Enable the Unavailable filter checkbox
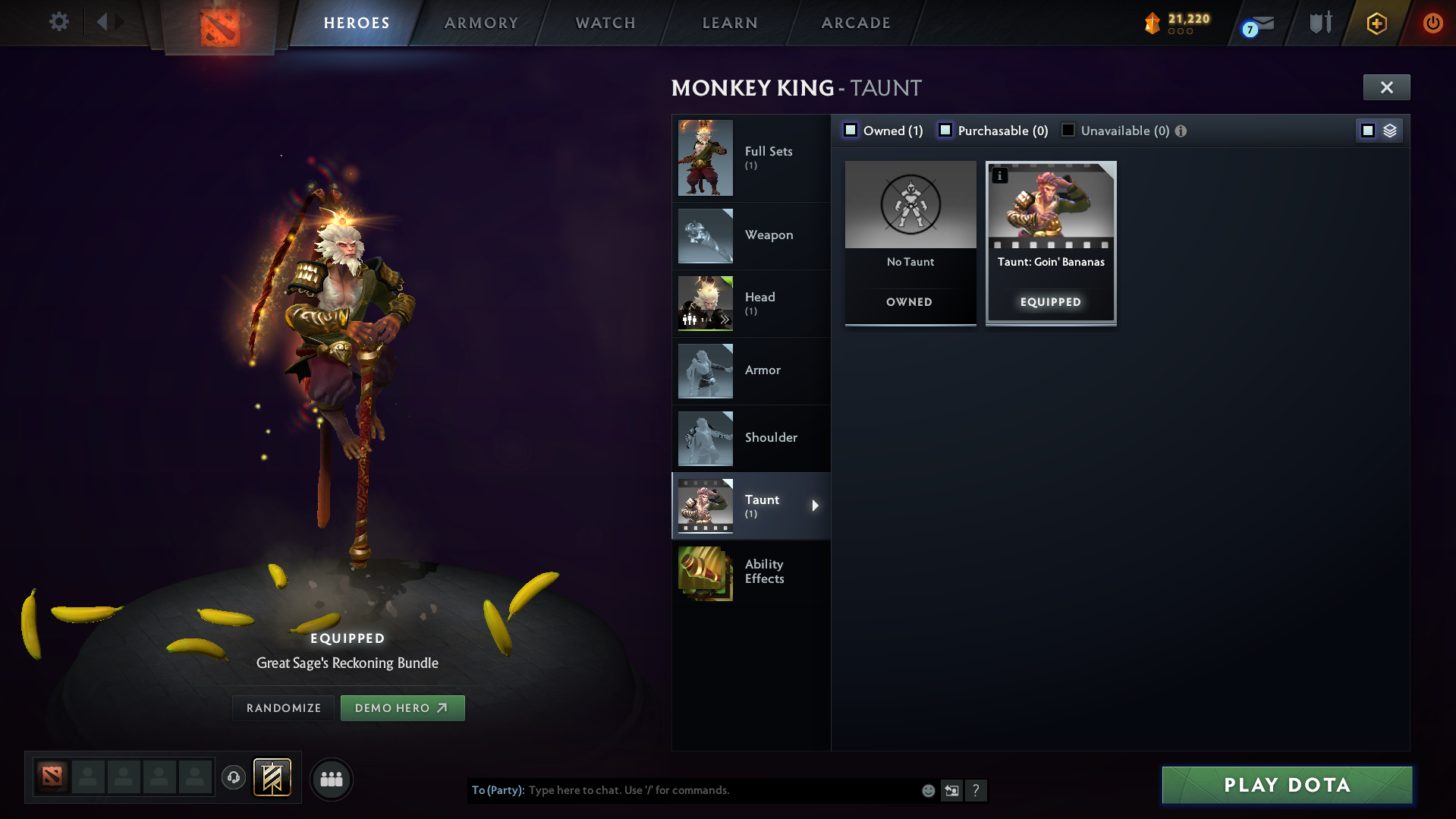The height and width of the screenshot is (819, 1456). pos(1068,130)
